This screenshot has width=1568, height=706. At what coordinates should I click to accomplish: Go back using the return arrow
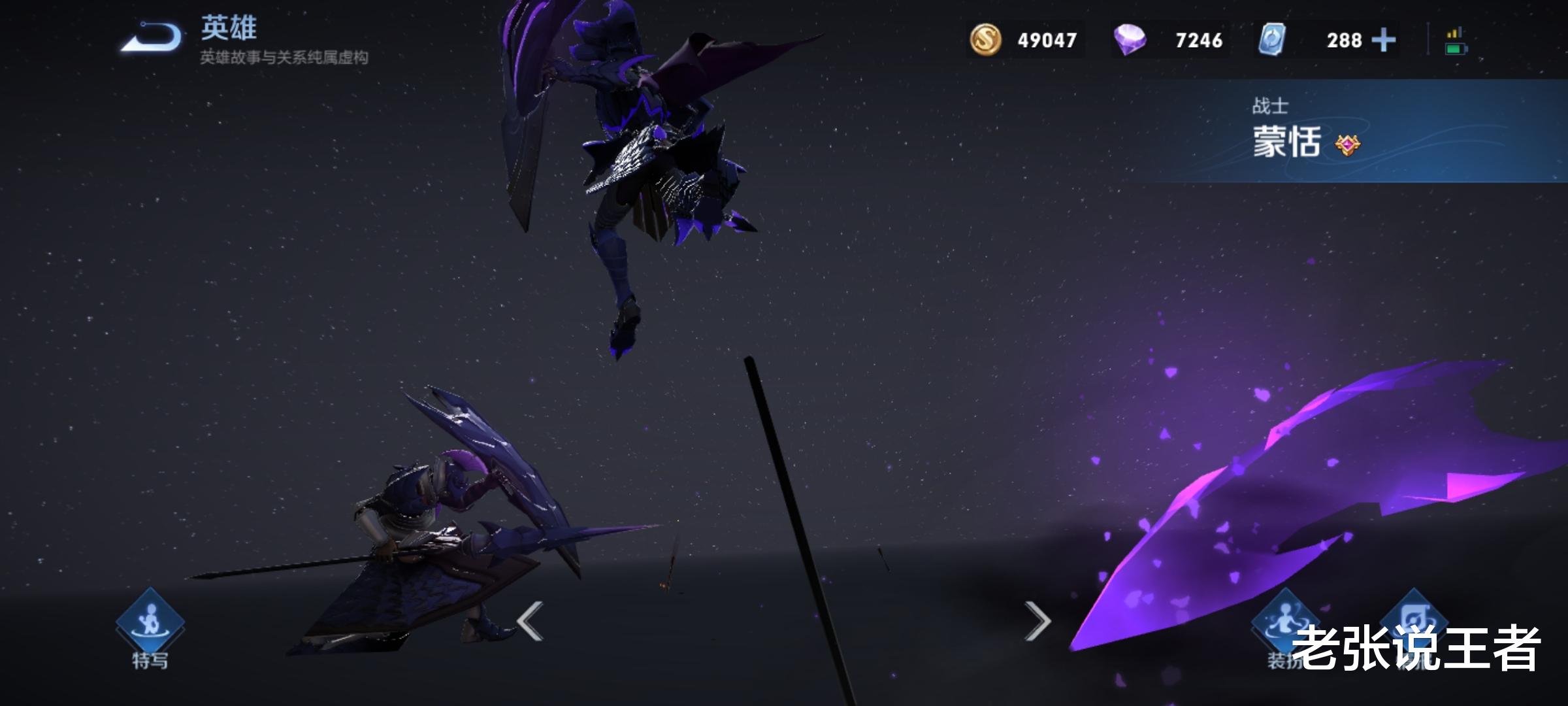tap(152, 37)
